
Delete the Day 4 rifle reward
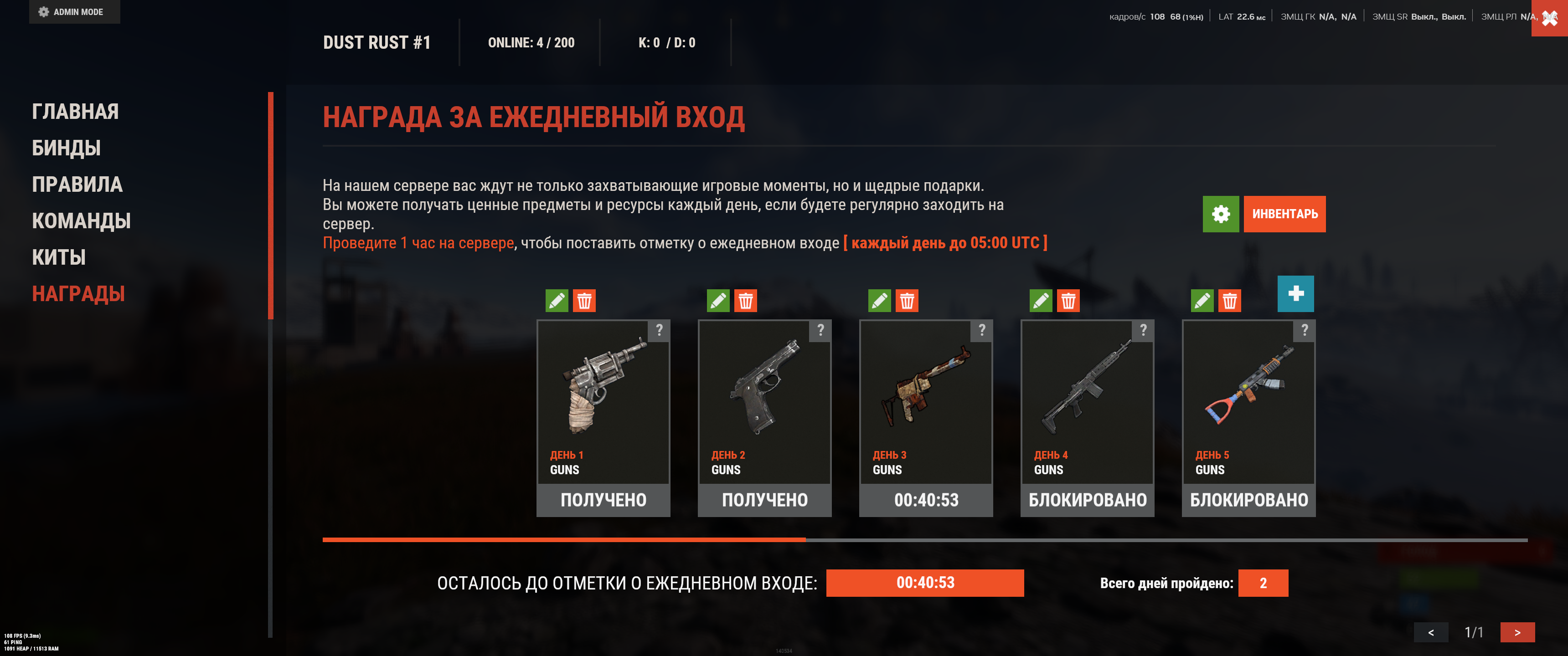pyautogui.click(x=1068, y=301)
